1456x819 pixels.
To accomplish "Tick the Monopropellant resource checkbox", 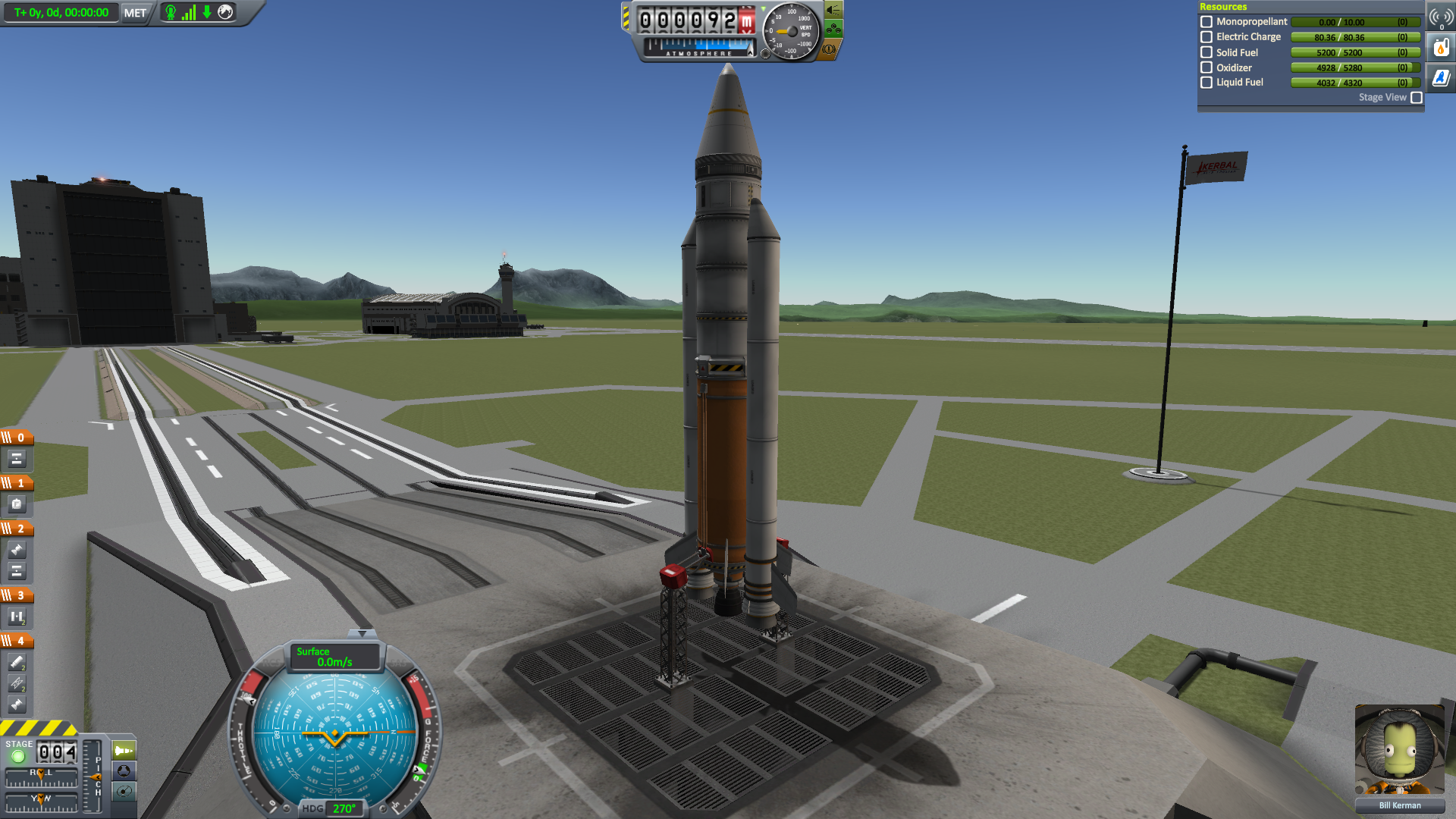I will click(1207, 22).
